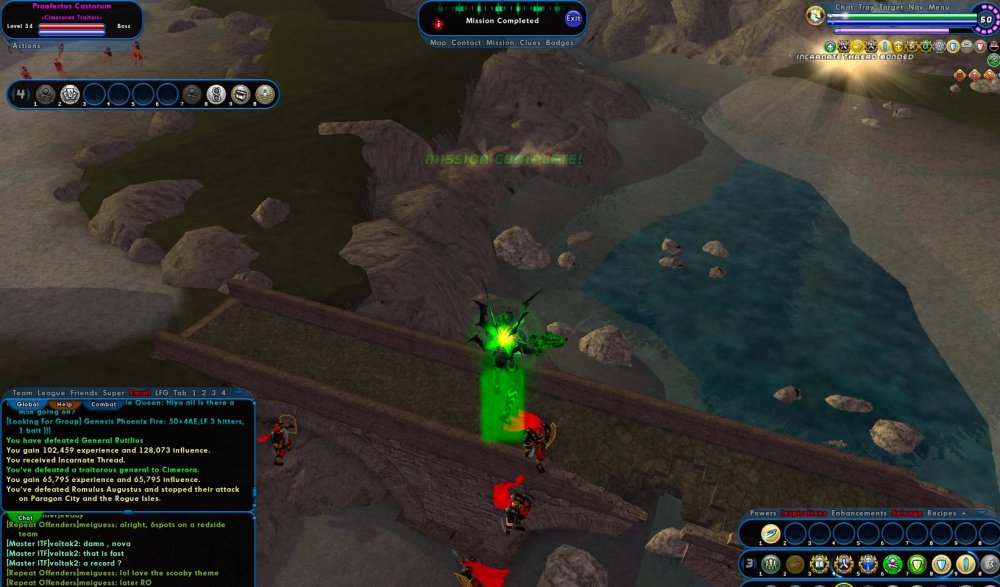Toggle the Nav window
1000x587 pixels.
point(915,7)
